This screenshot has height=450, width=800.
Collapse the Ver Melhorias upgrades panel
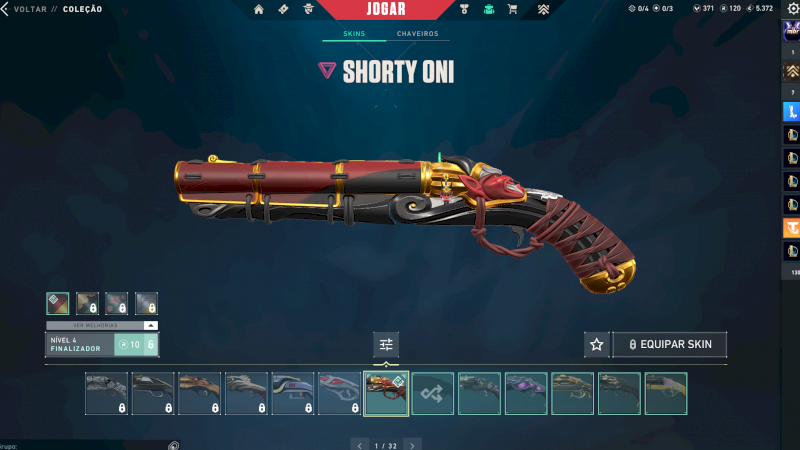coord(150,325)
